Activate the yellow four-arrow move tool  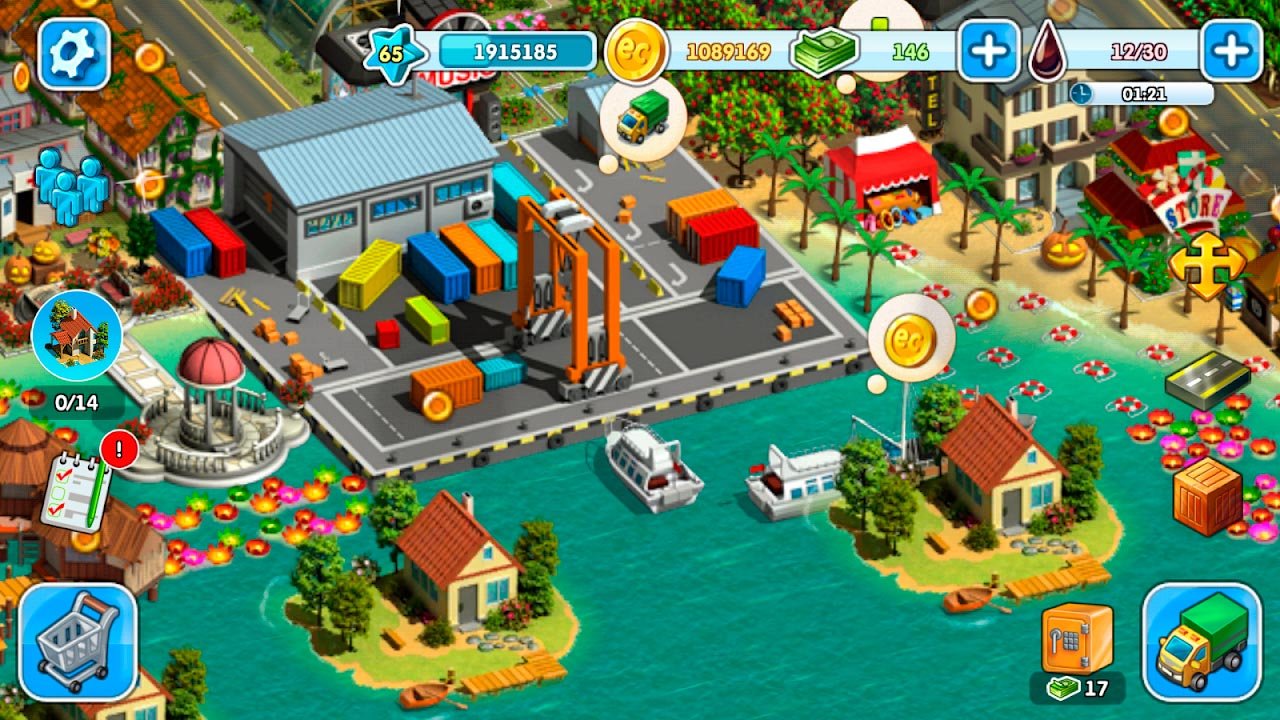1207,266
